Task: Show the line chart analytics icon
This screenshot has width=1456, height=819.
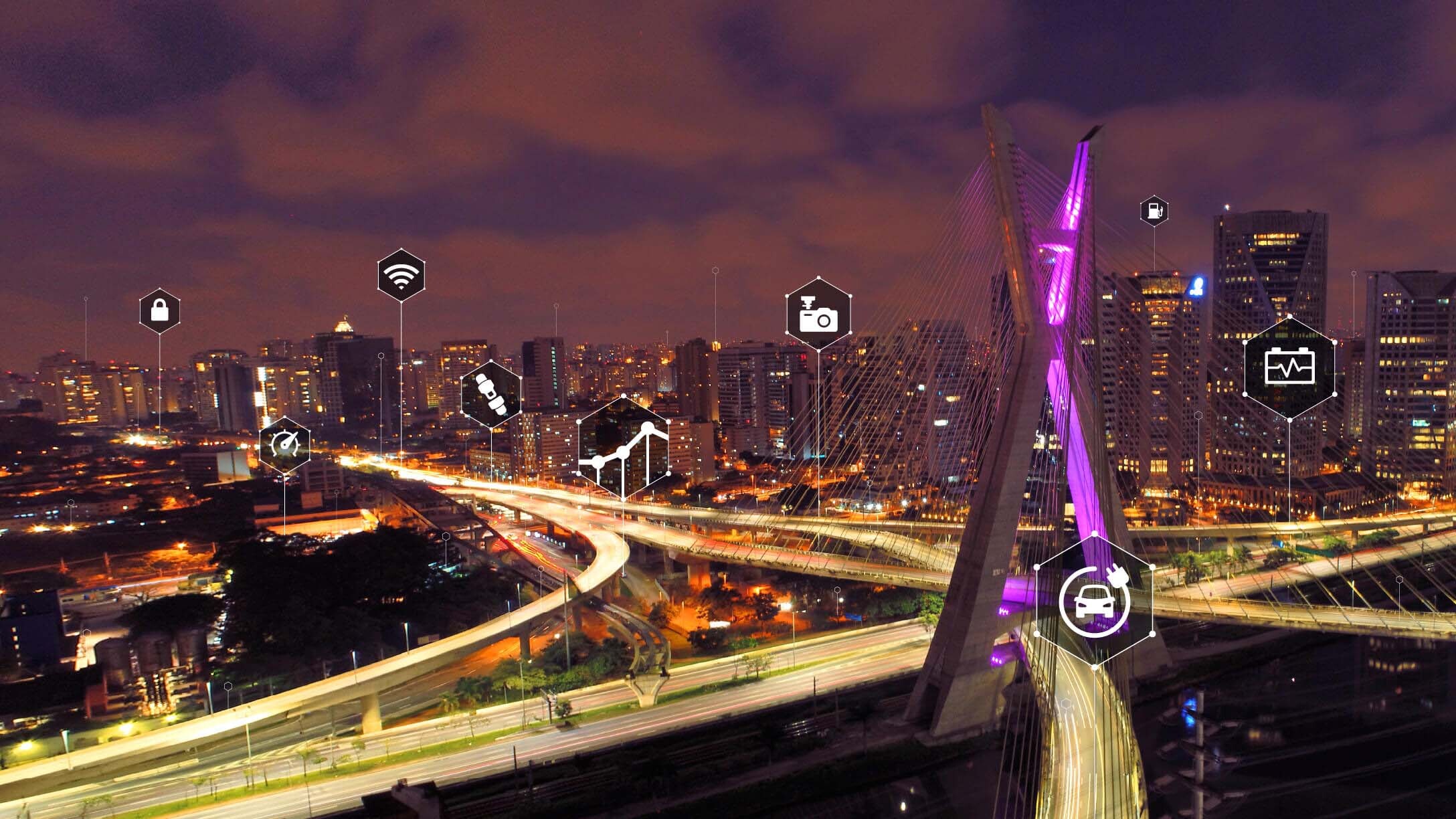Action: point(623,448)
